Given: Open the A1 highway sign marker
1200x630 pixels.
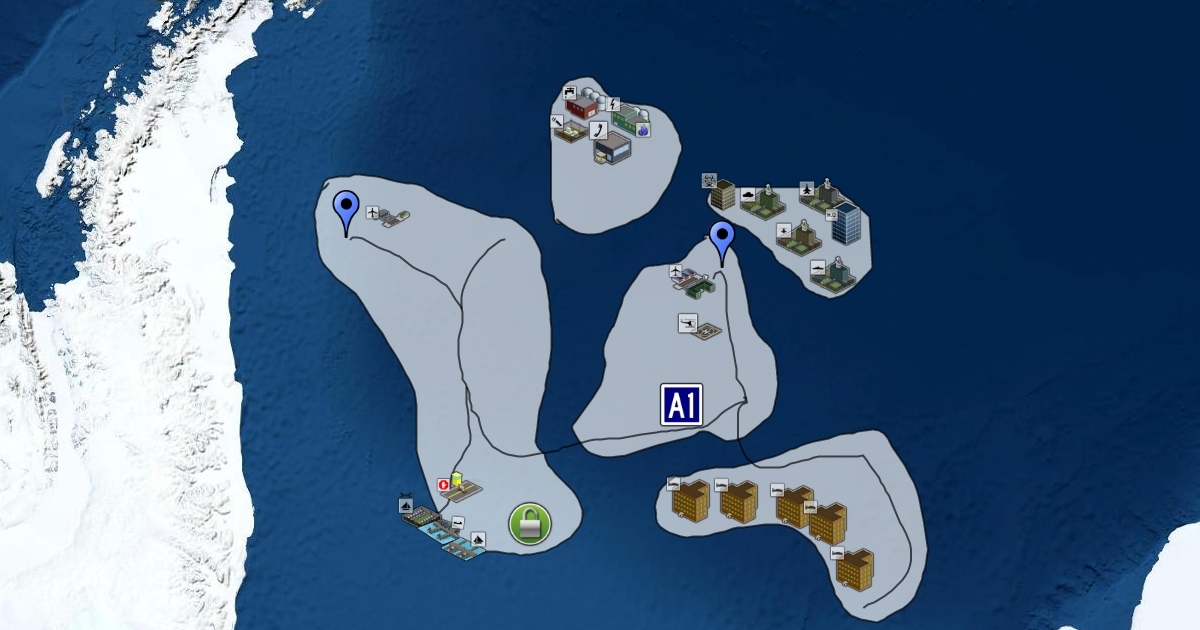Looking at the screenshot, I should (681, 405).
